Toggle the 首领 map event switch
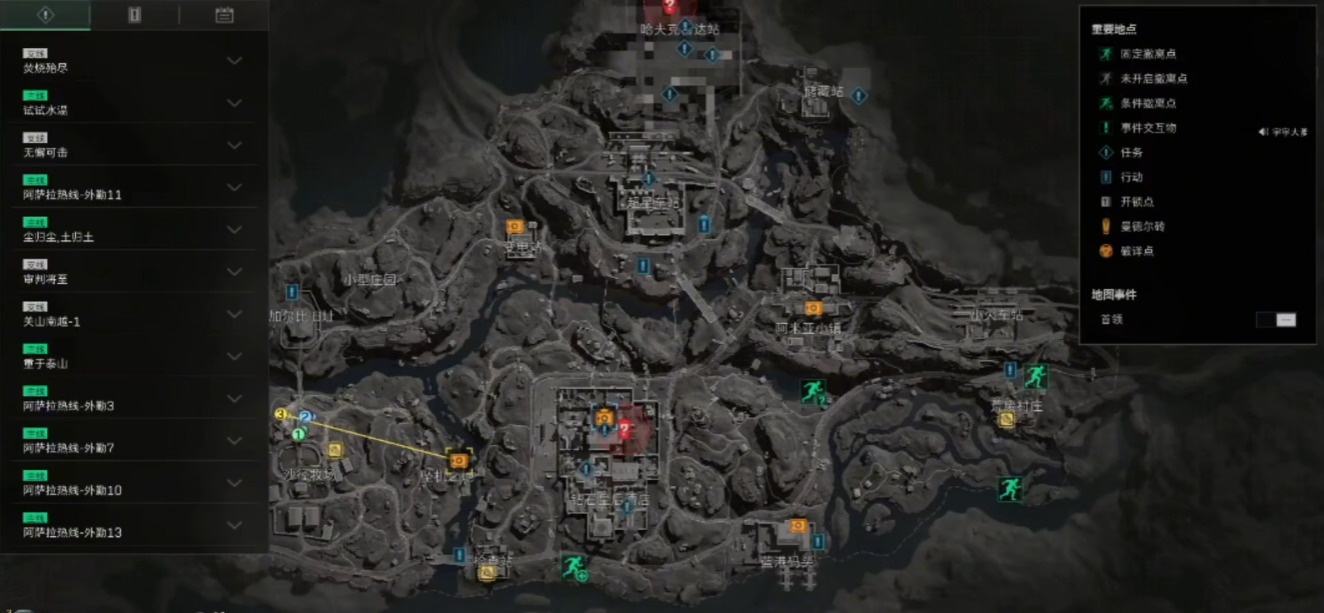Viewport: 1324px width, 613px height. tap(1276, 319)
